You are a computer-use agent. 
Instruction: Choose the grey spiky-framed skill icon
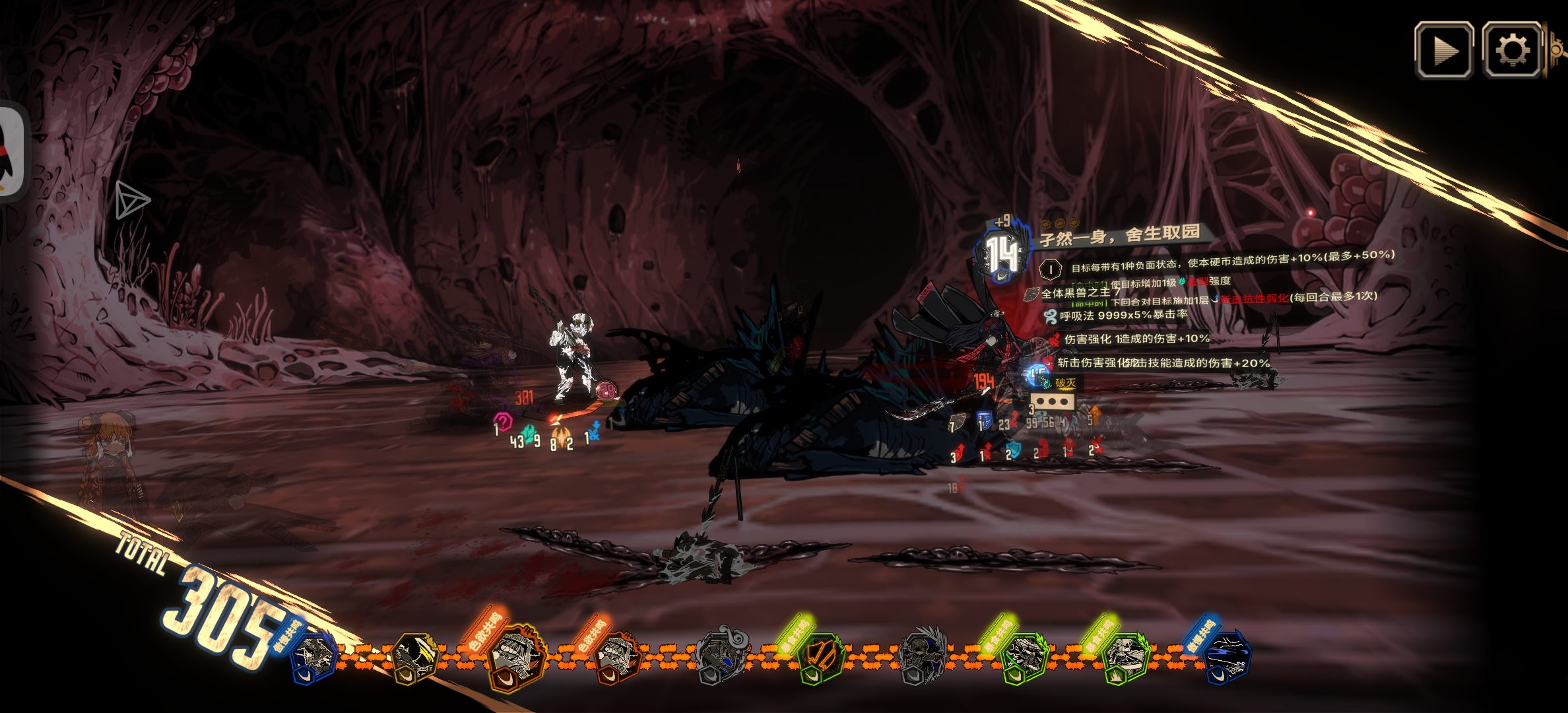(923, 656)
